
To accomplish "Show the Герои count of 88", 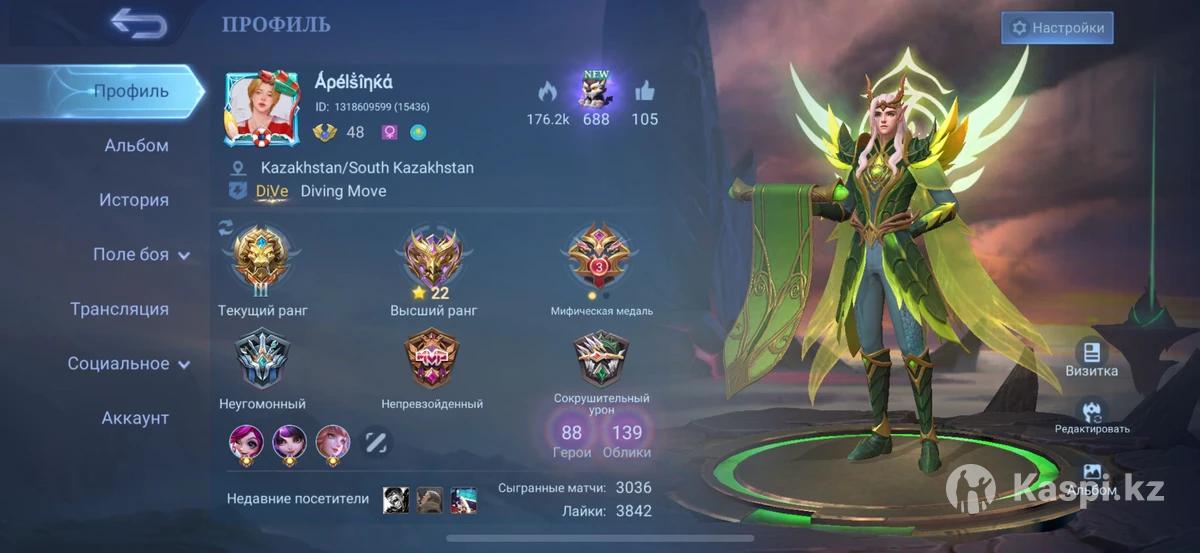I will [x=572, y=438].
